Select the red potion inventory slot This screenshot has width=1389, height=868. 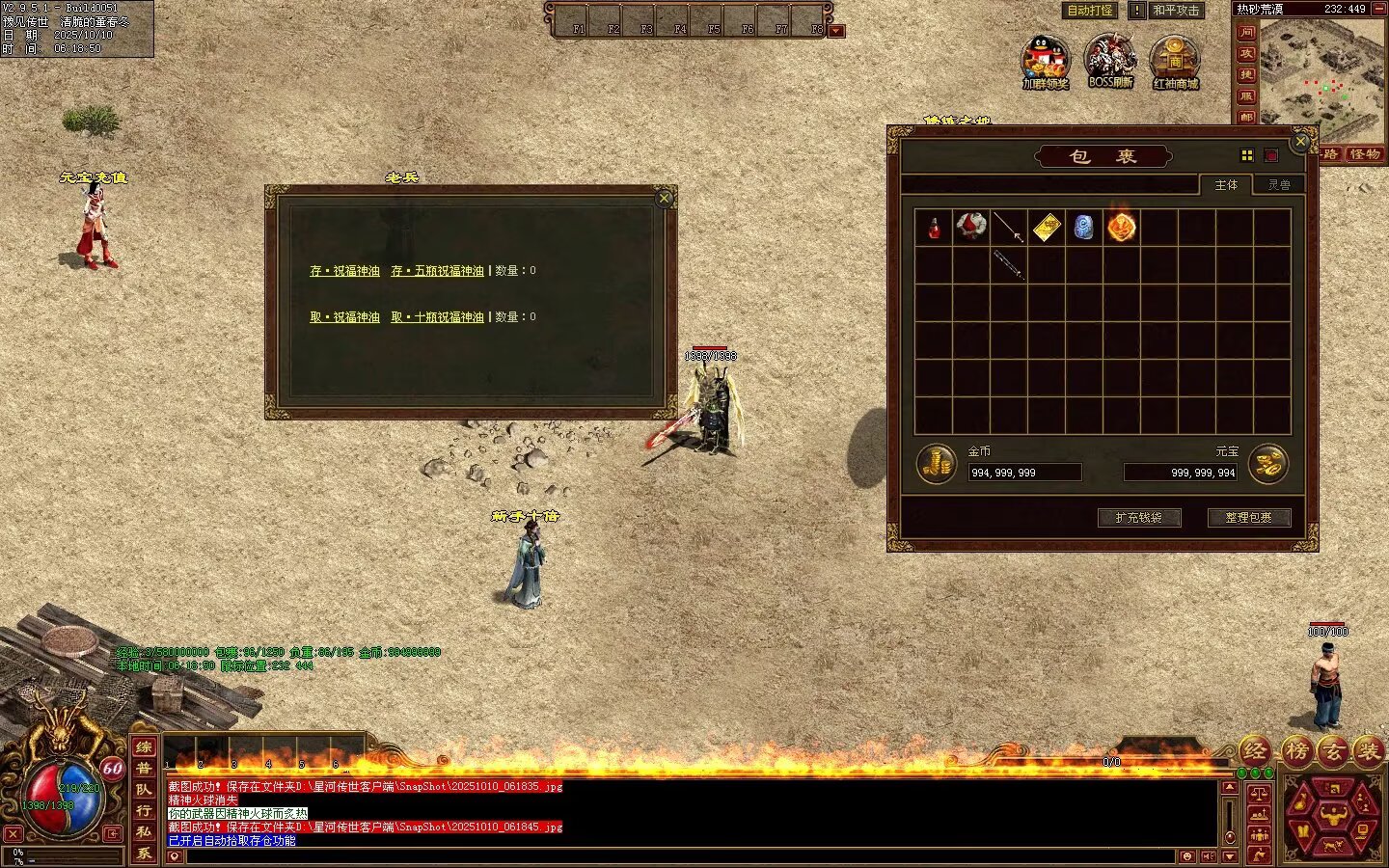934,229
